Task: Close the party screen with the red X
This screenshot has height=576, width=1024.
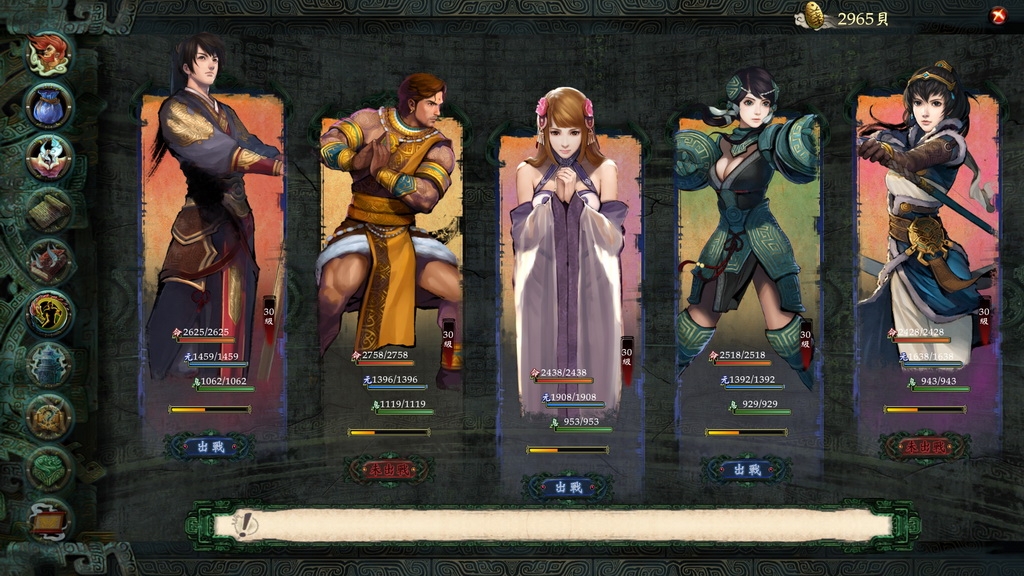Action: pyautogui.click(x=997, y=15)
